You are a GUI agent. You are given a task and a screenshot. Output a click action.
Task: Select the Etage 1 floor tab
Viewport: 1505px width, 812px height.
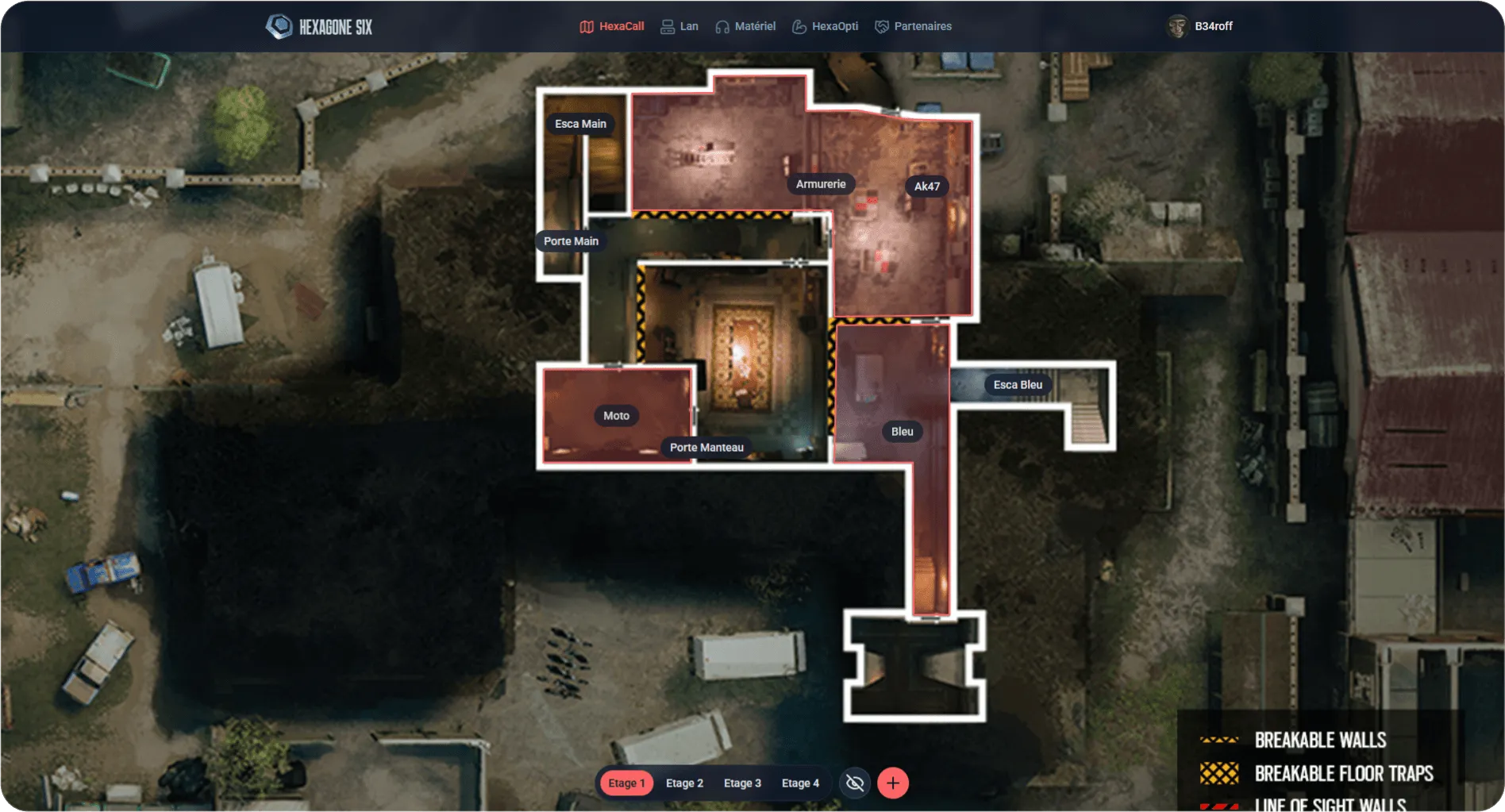(626, 783)
